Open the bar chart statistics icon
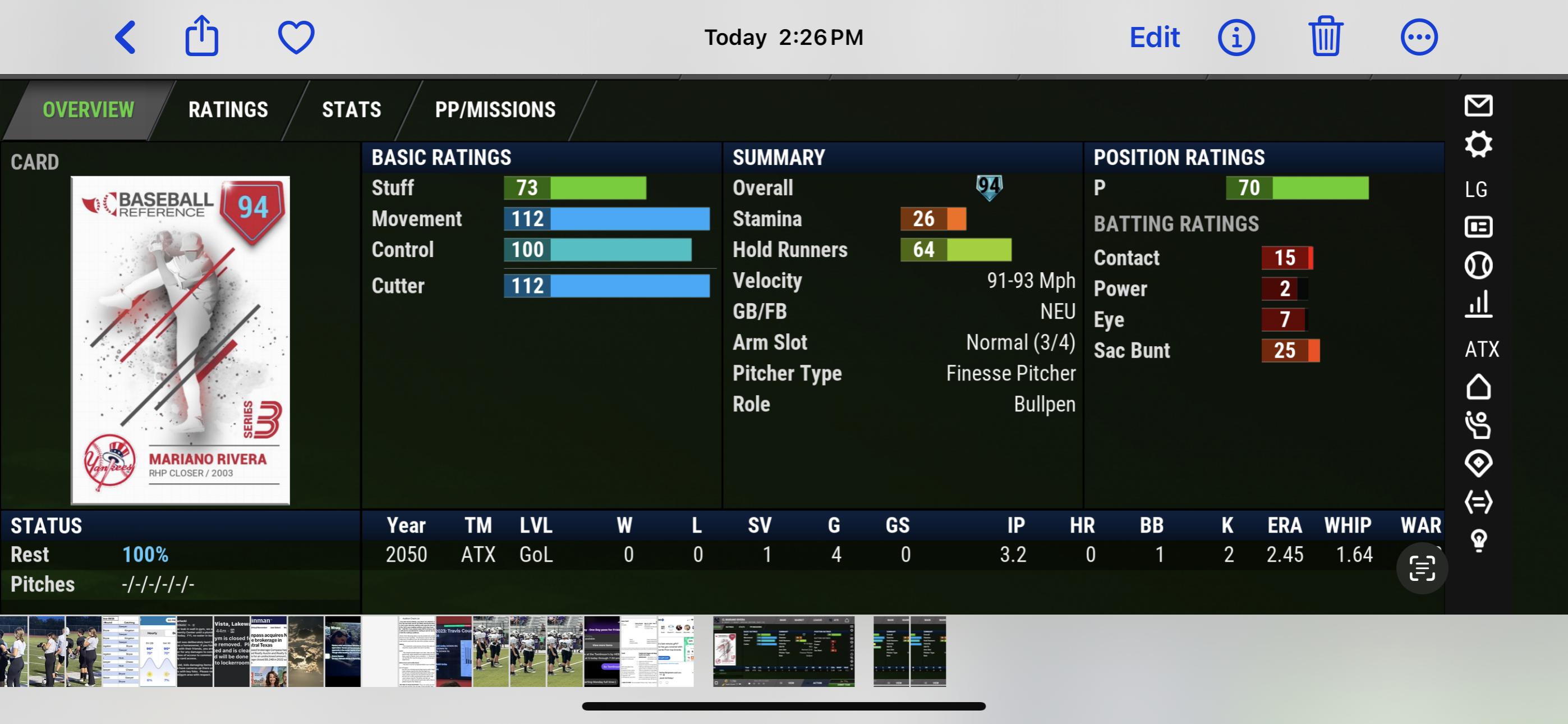Screen dimensions: 1568x724 point(1478,304)
